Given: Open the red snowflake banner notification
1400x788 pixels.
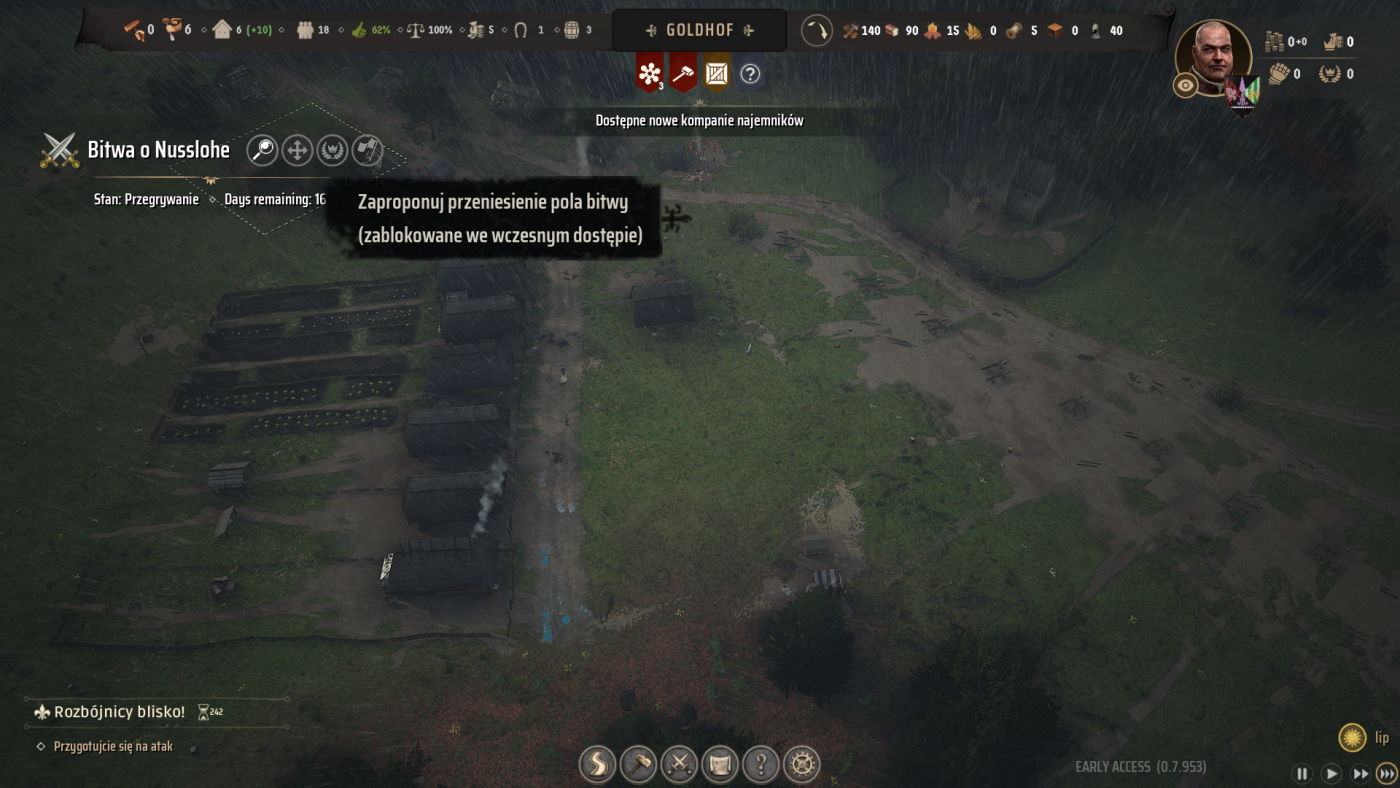Looking at the screenshot, I should click(650, 73).
